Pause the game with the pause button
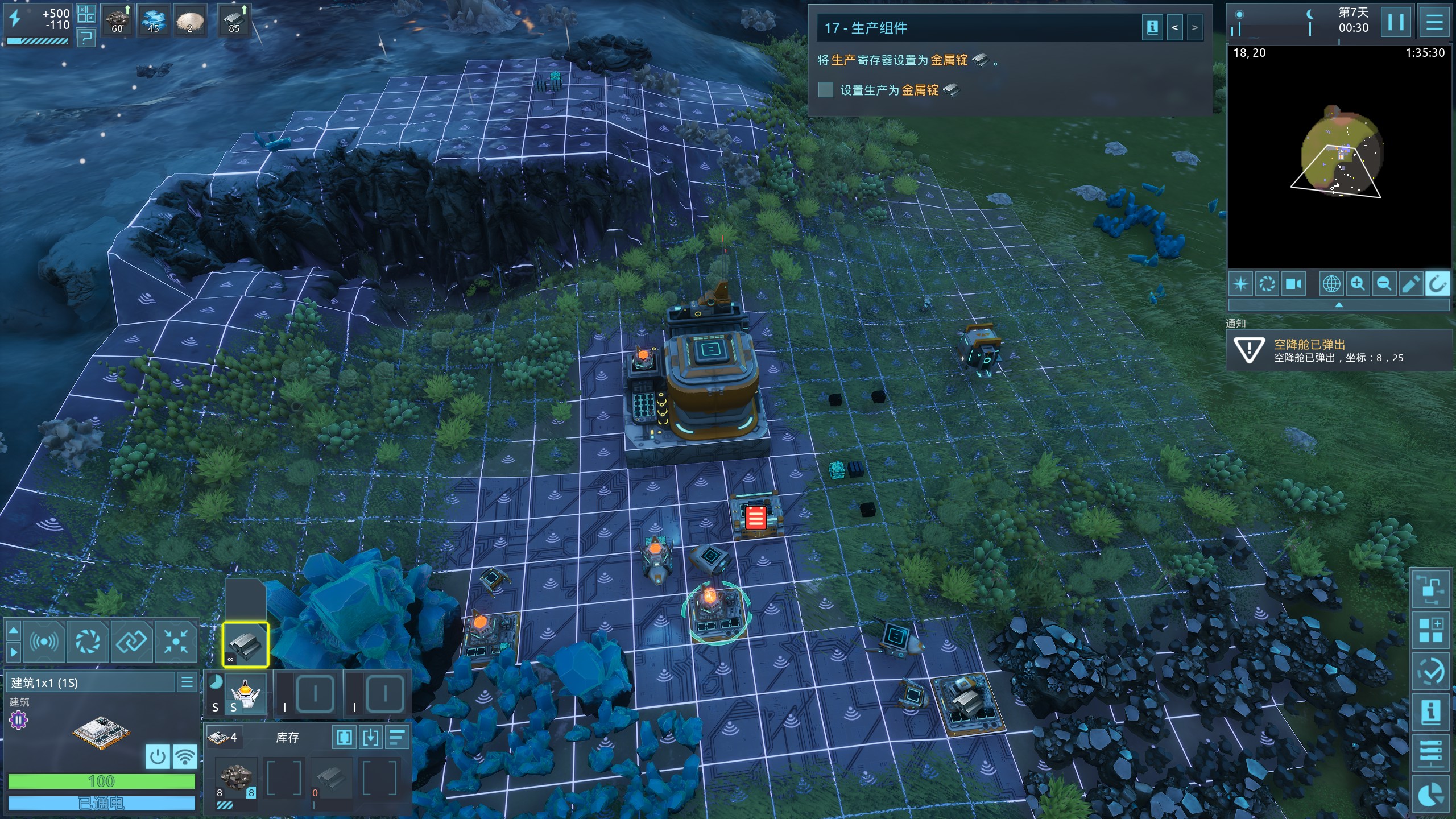The image size is (1456, 819). 1395,23
